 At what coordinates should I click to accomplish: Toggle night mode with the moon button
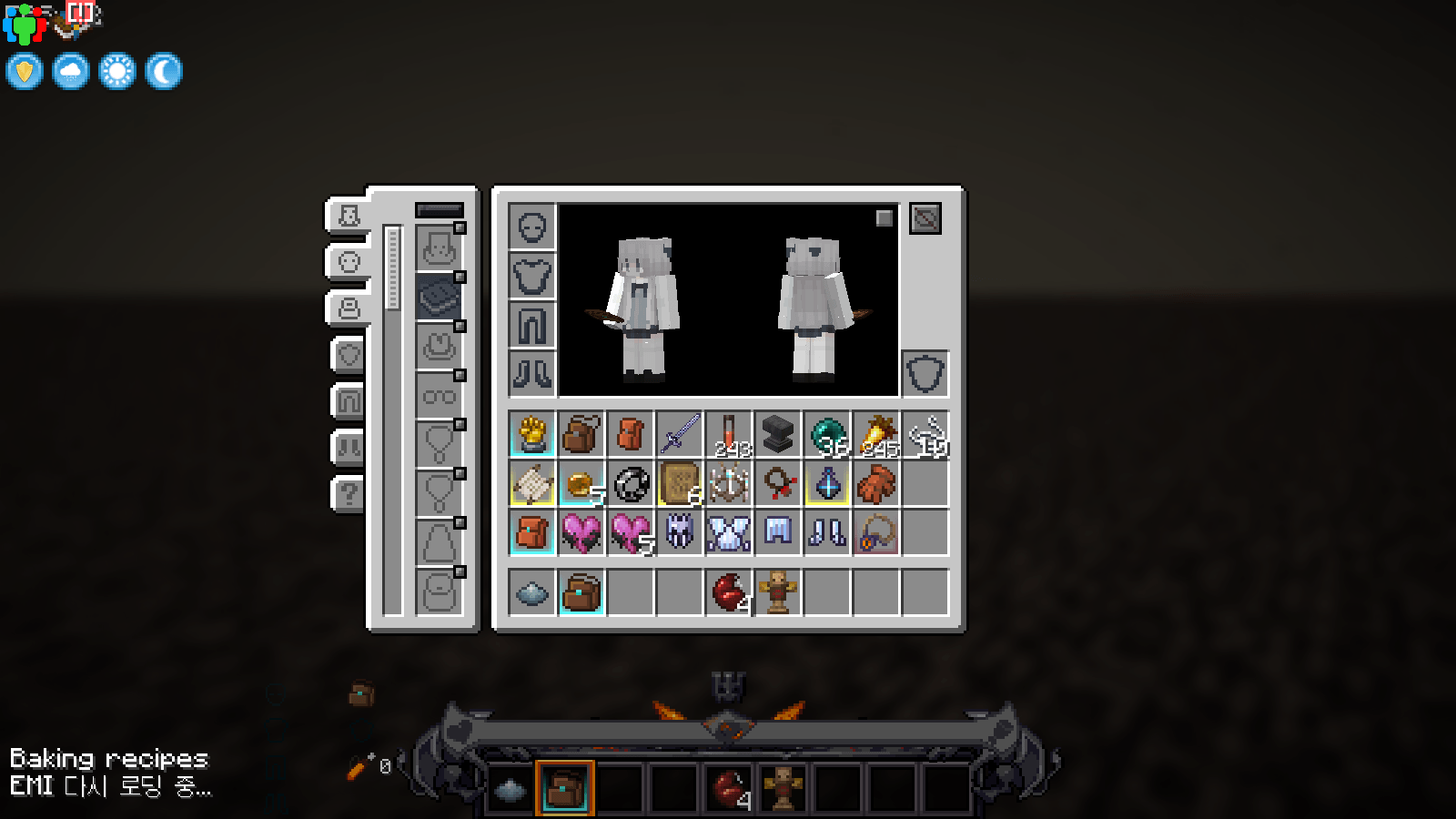point(164,70)
